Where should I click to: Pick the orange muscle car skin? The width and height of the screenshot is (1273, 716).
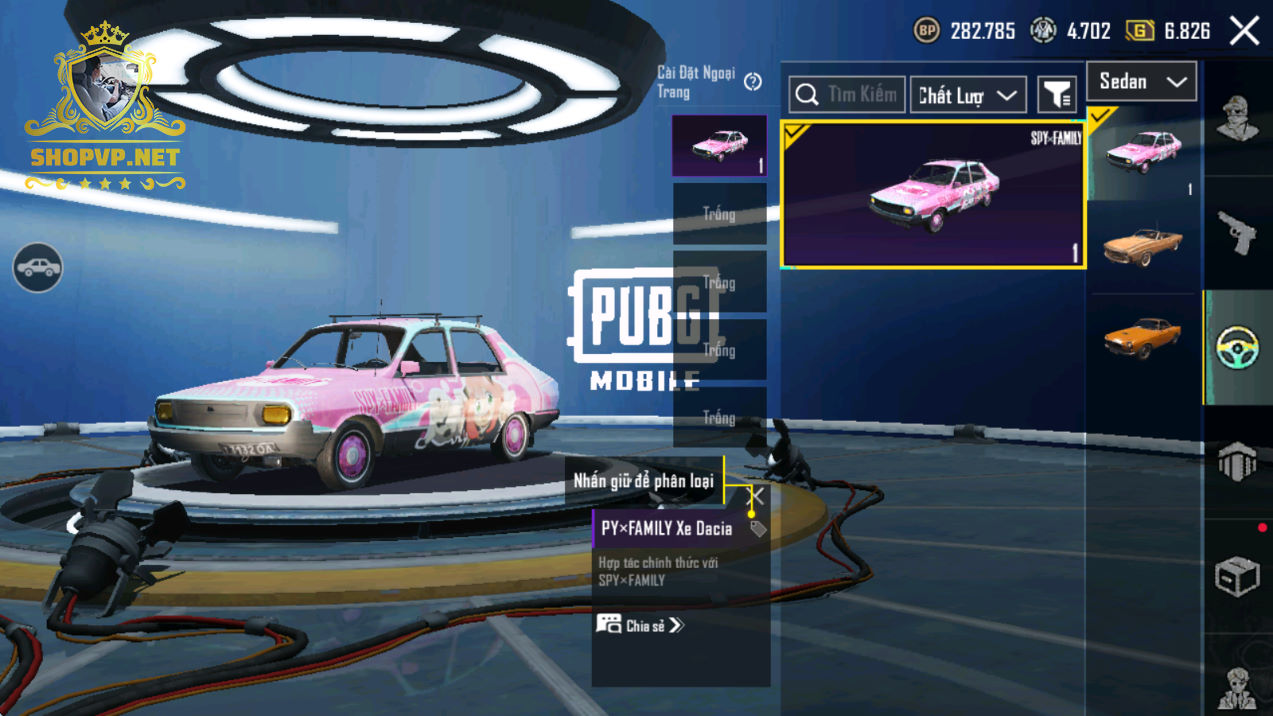[1143, 338]
